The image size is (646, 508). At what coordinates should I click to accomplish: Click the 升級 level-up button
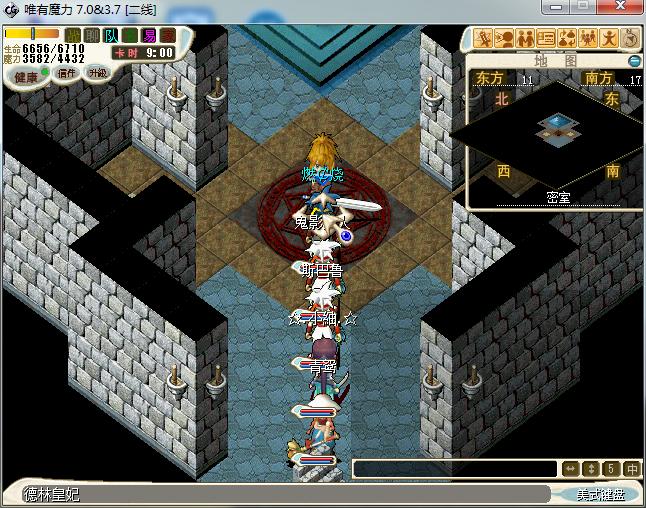[97, 73]
